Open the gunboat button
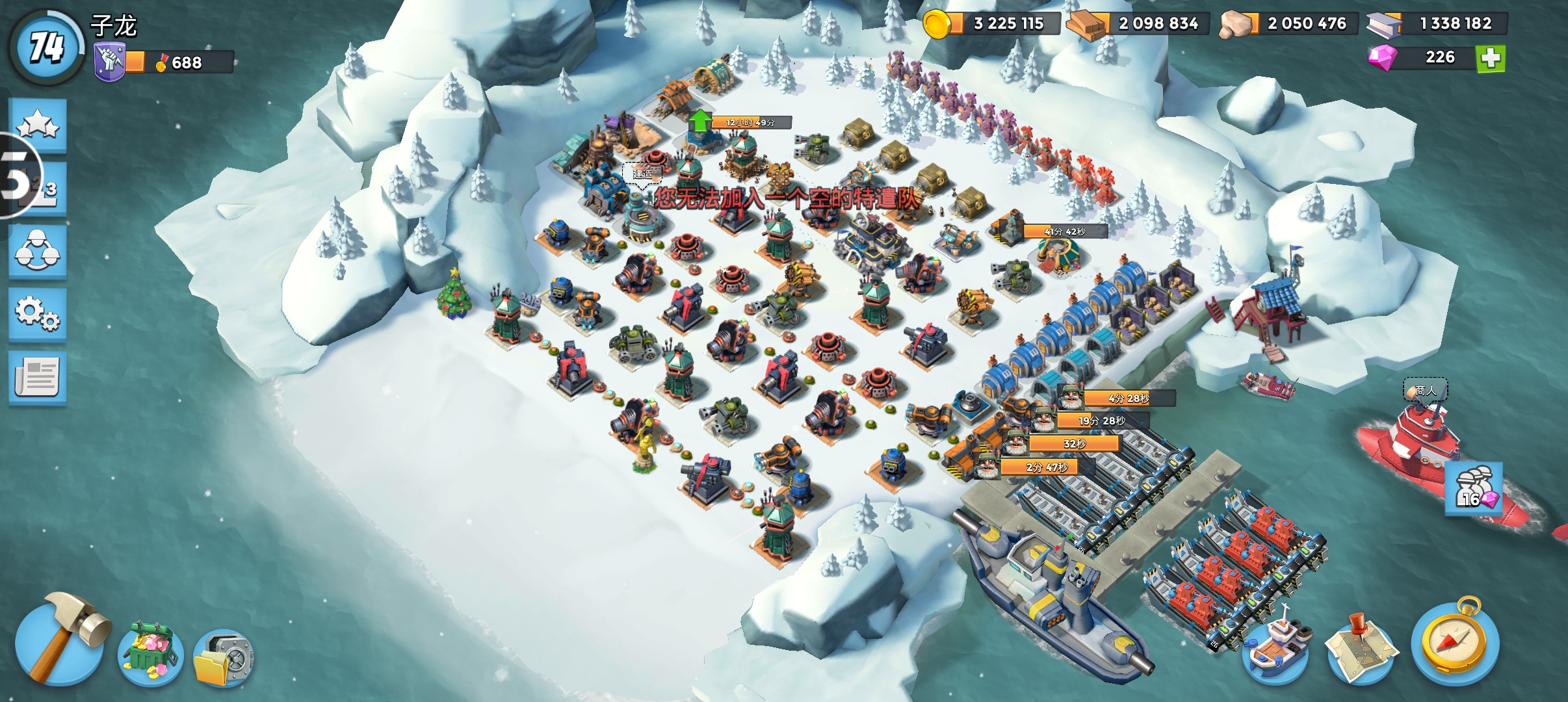The image size is (1568, 702). 1275,648
